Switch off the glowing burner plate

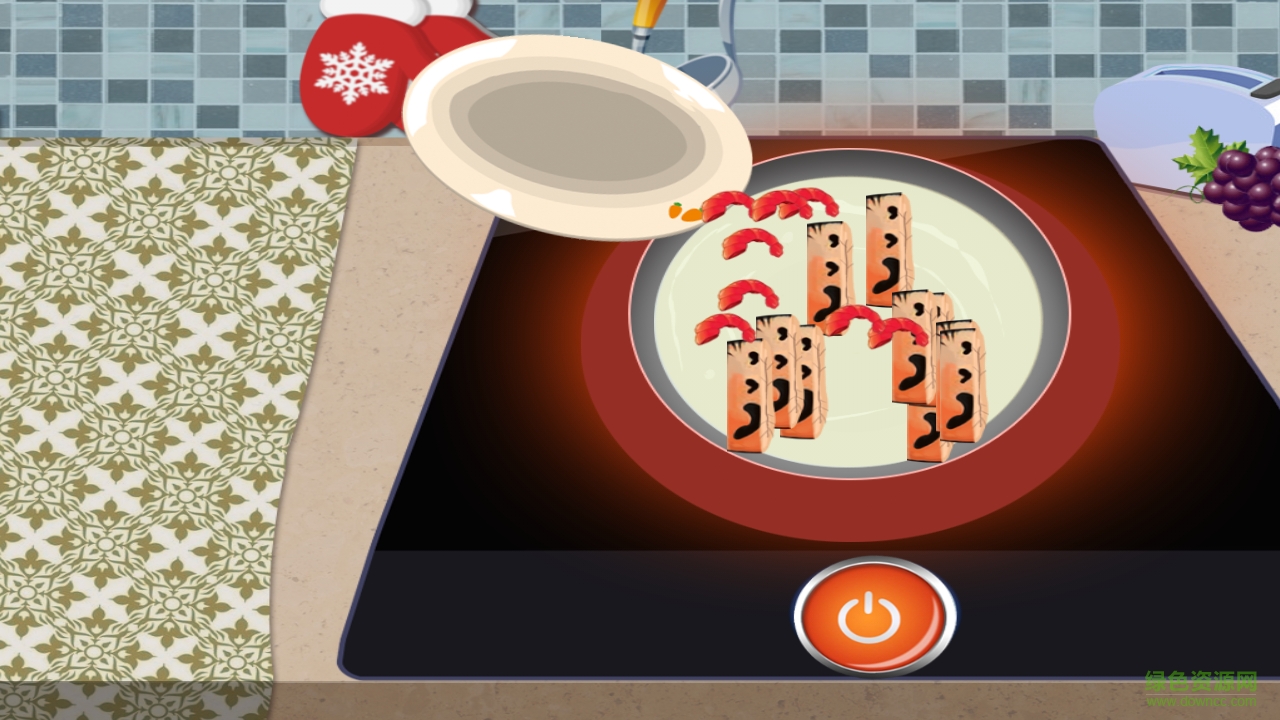pos(868,615)
